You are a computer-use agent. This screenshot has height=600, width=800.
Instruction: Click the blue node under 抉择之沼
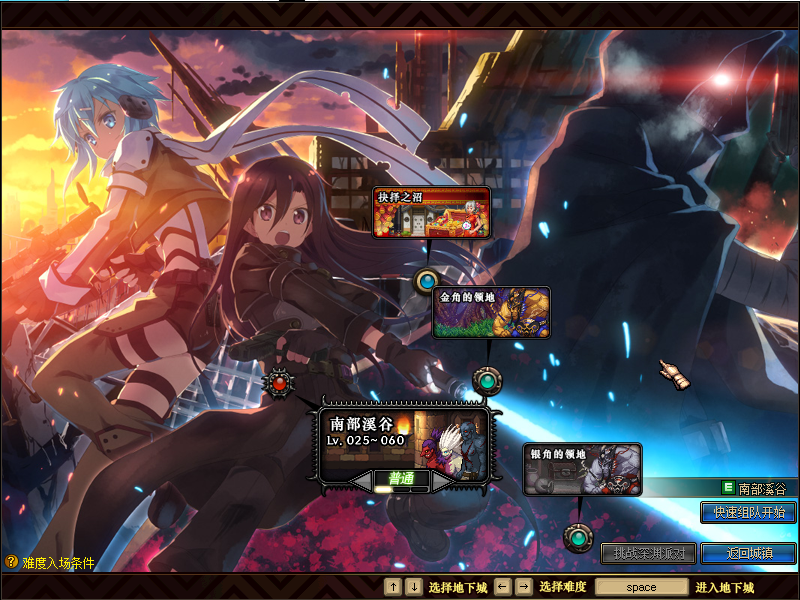427,280
